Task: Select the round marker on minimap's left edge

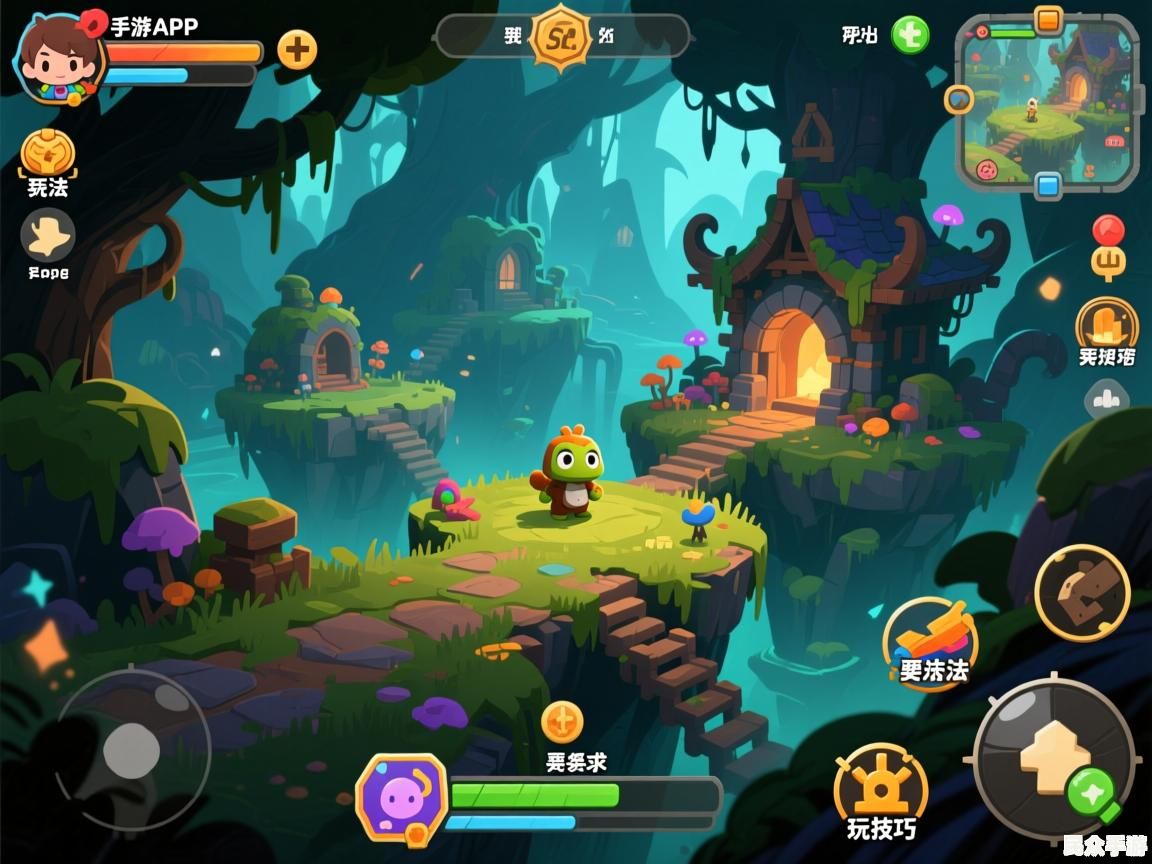Action: [x=959, y=99]
